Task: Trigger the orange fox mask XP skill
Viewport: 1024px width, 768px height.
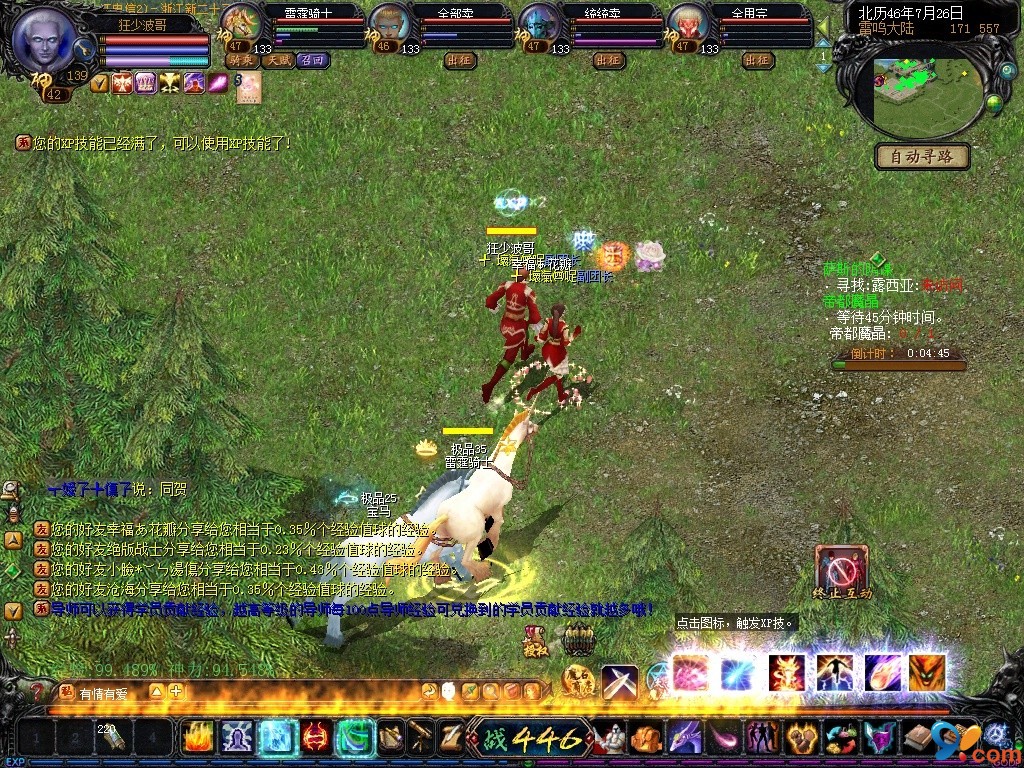Action: click(x=927, y=673)
